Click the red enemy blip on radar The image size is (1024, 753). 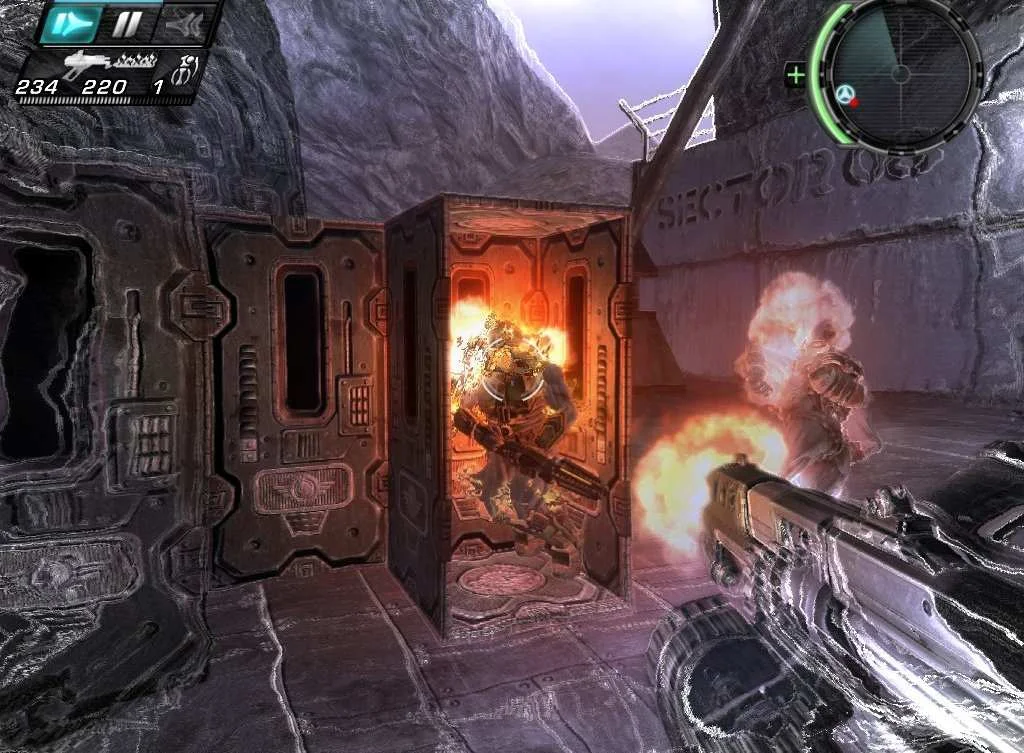(855, 102)
